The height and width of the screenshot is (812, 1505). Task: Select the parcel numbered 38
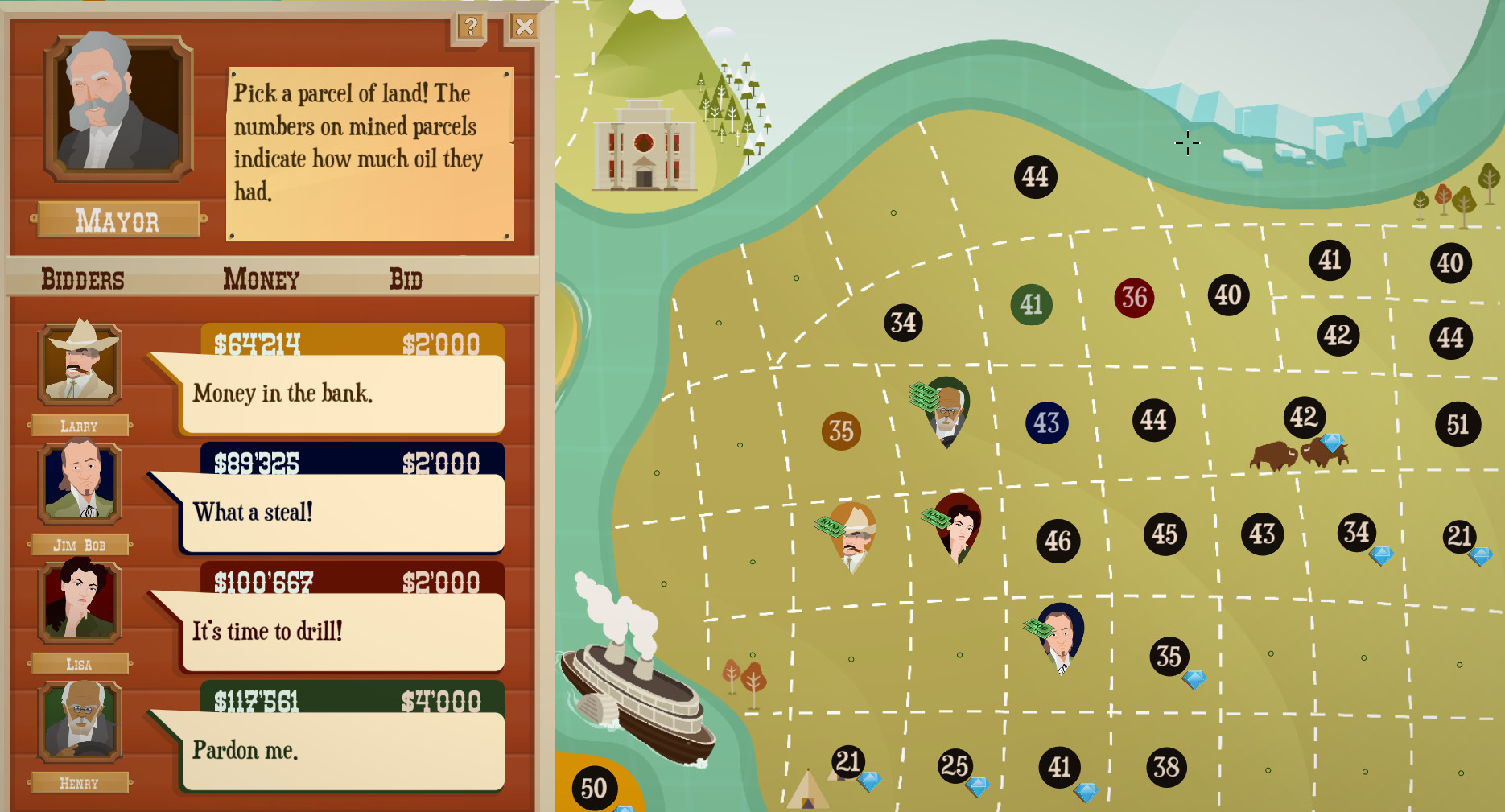(x=1166, y=767)
